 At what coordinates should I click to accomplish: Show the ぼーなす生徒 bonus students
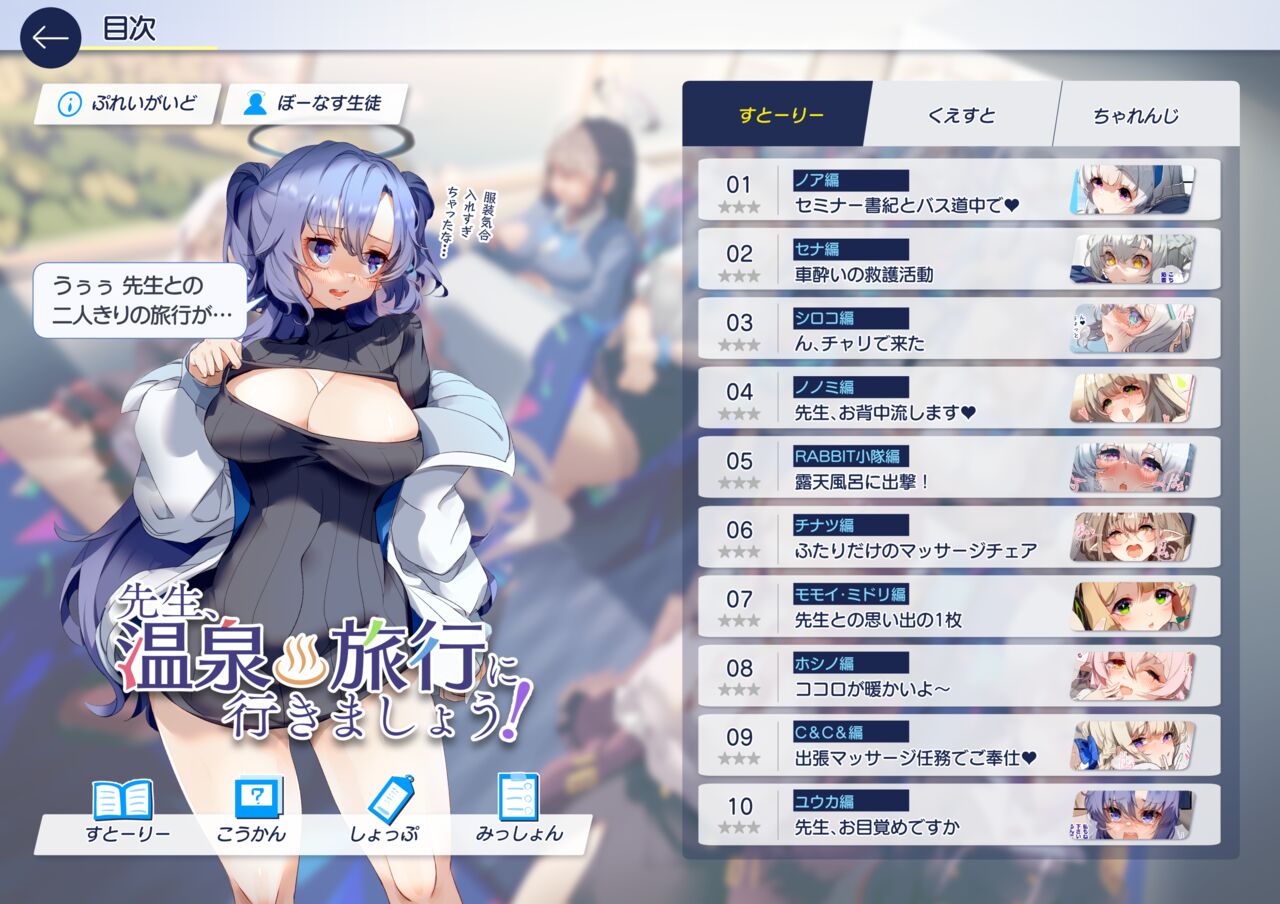[x=314, y=104]
